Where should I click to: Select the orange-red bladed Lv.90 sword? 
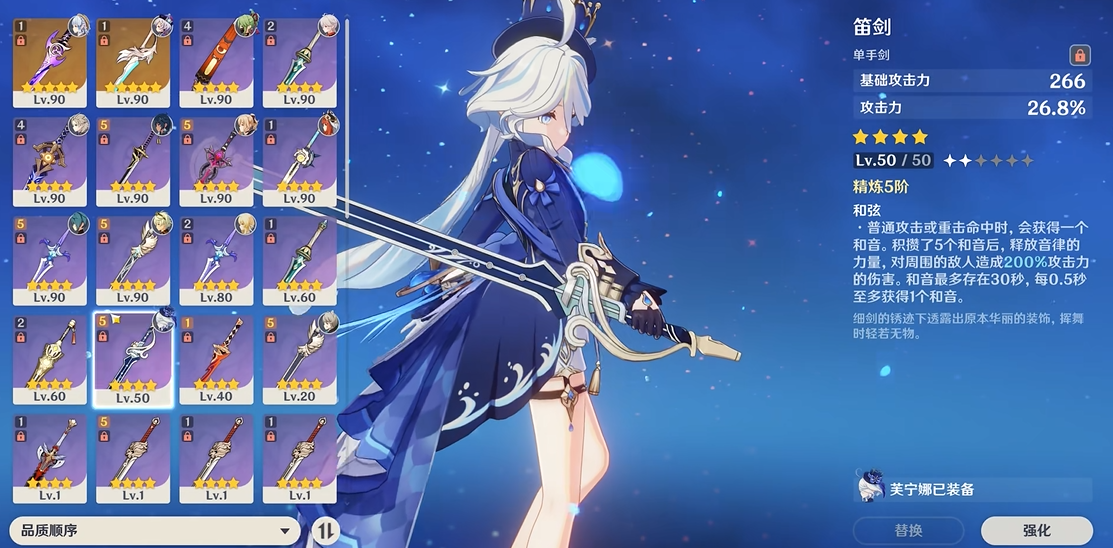coord(216,60)
